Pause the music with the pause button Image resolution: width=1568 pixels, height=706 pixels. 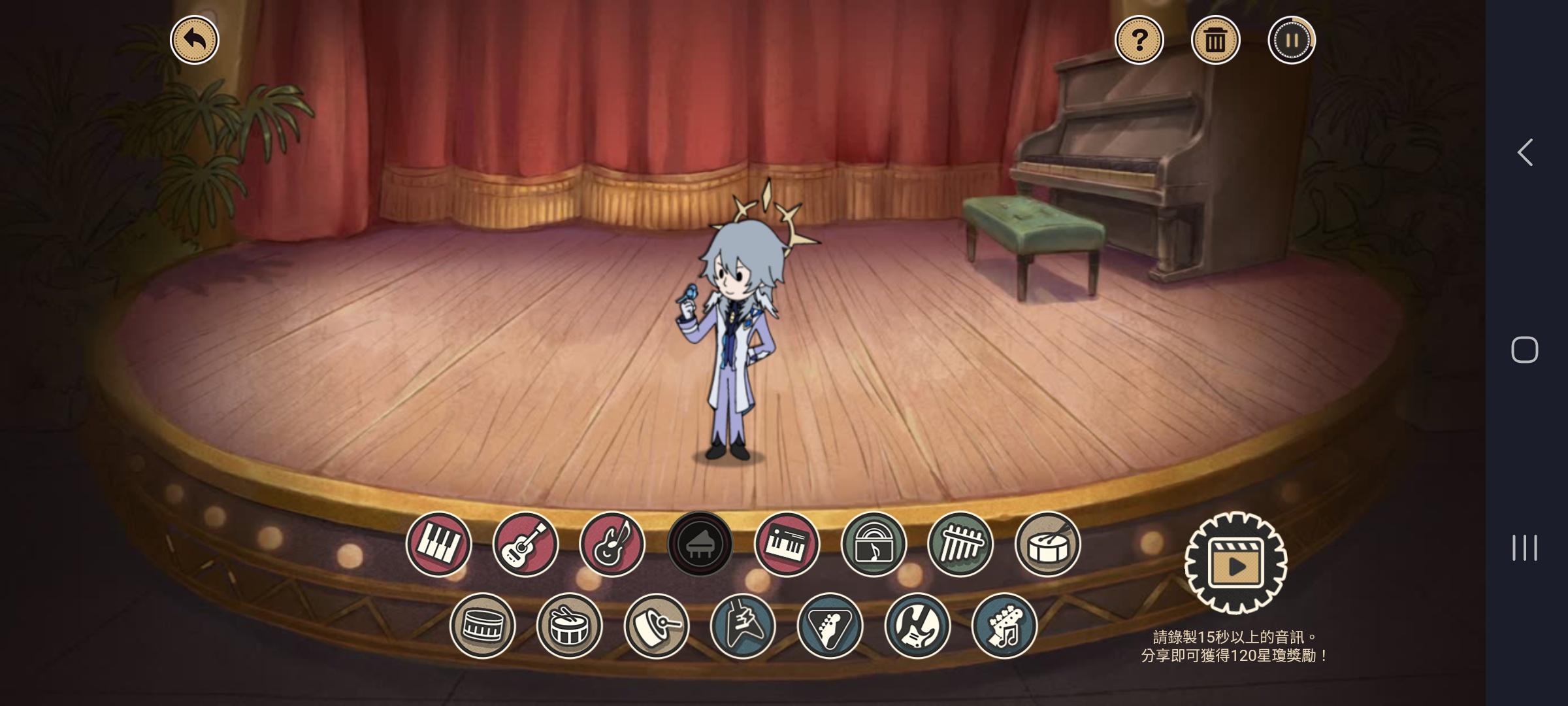1292,41
